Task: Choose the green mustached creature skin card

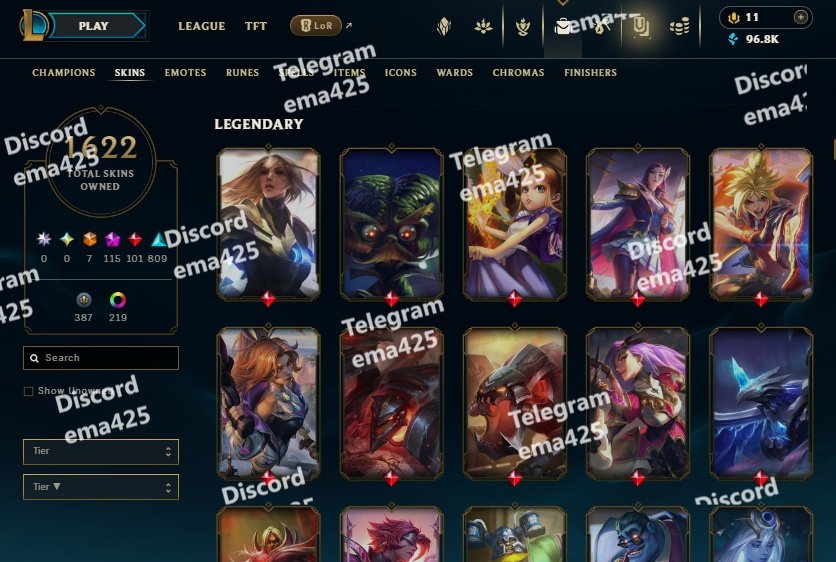Action: click(x=391, y=224)
